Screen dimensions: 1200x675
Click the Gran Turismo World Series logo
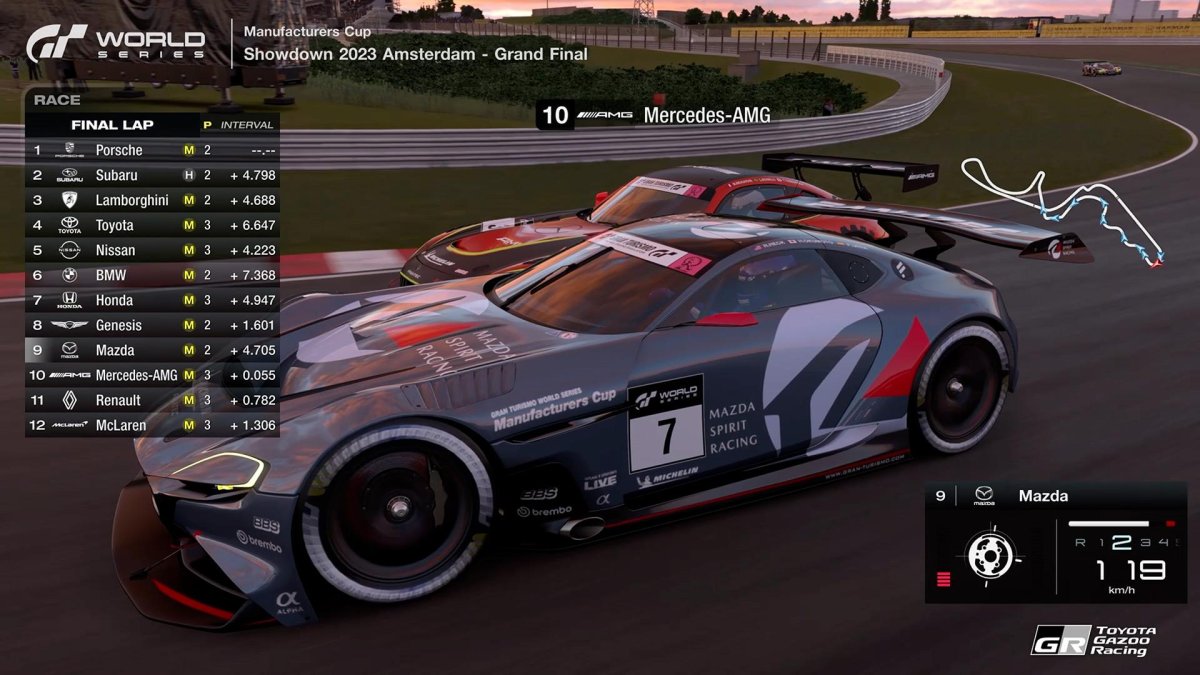pos(116,43)
